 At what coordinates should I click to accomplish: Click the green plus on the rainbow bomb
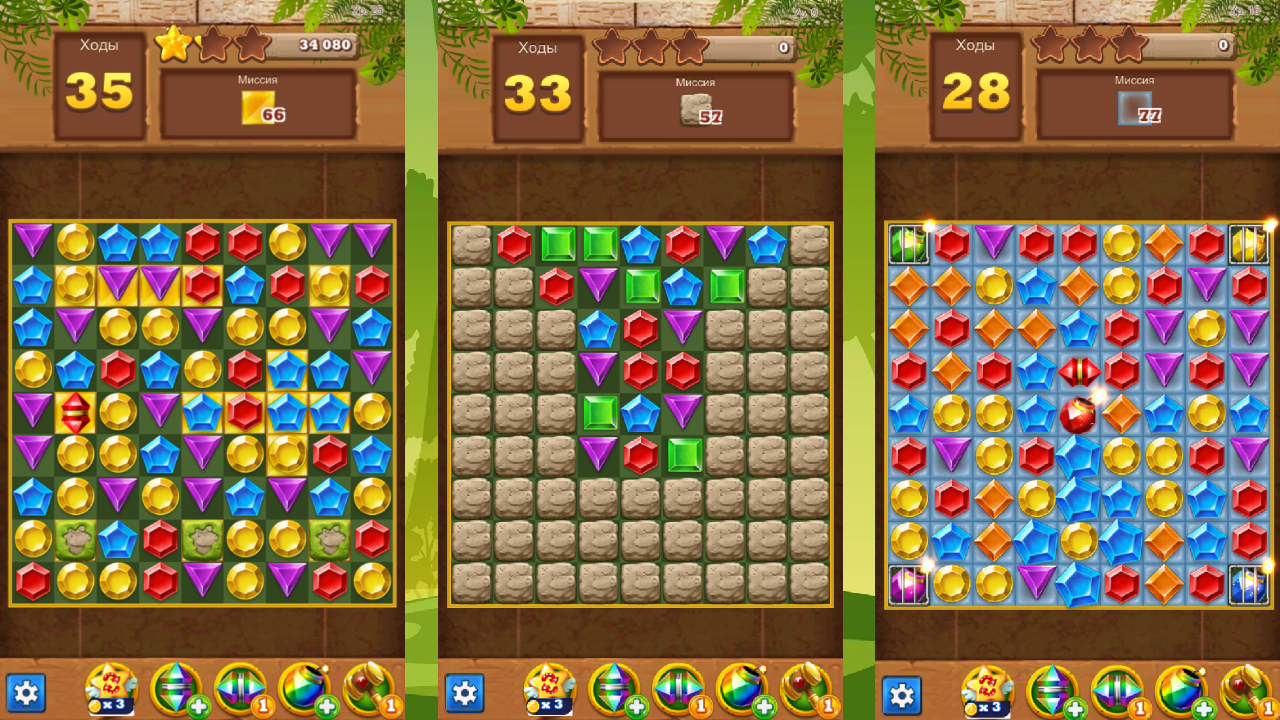tap(325, 707)
